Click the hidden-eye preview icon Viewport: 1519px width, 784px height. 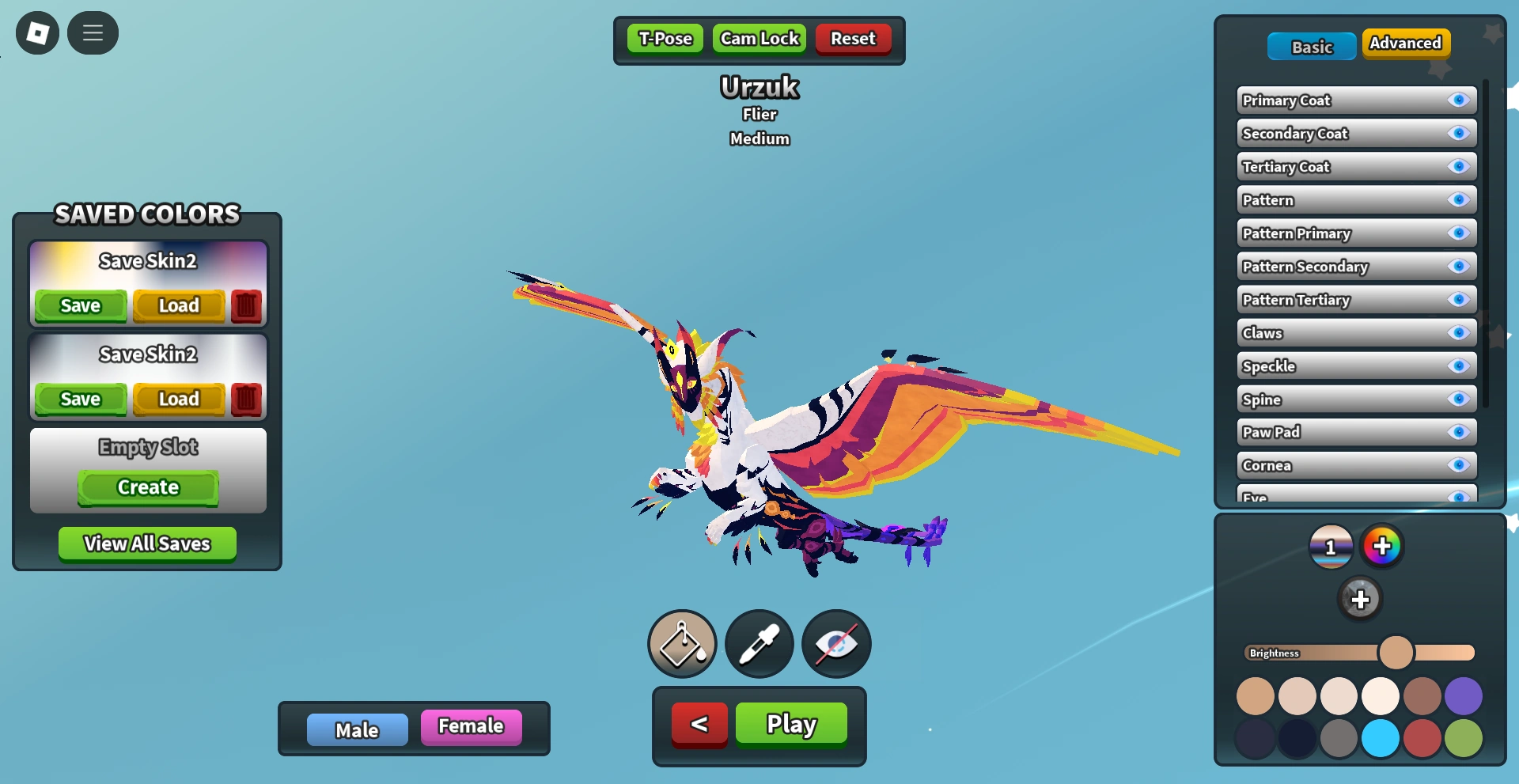coord(836,644)
